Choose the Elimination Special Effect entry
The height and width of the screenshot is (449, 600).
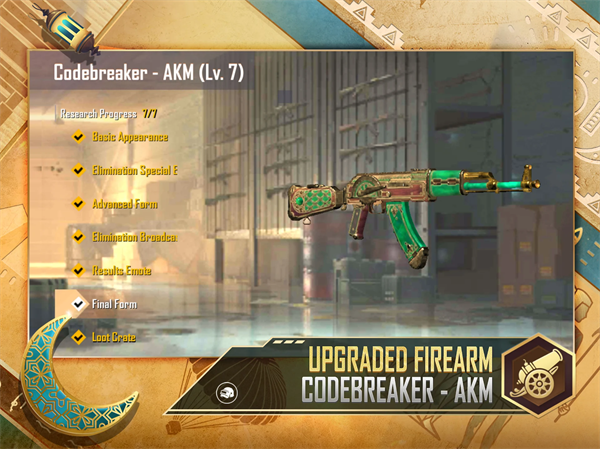coord(134,170)
